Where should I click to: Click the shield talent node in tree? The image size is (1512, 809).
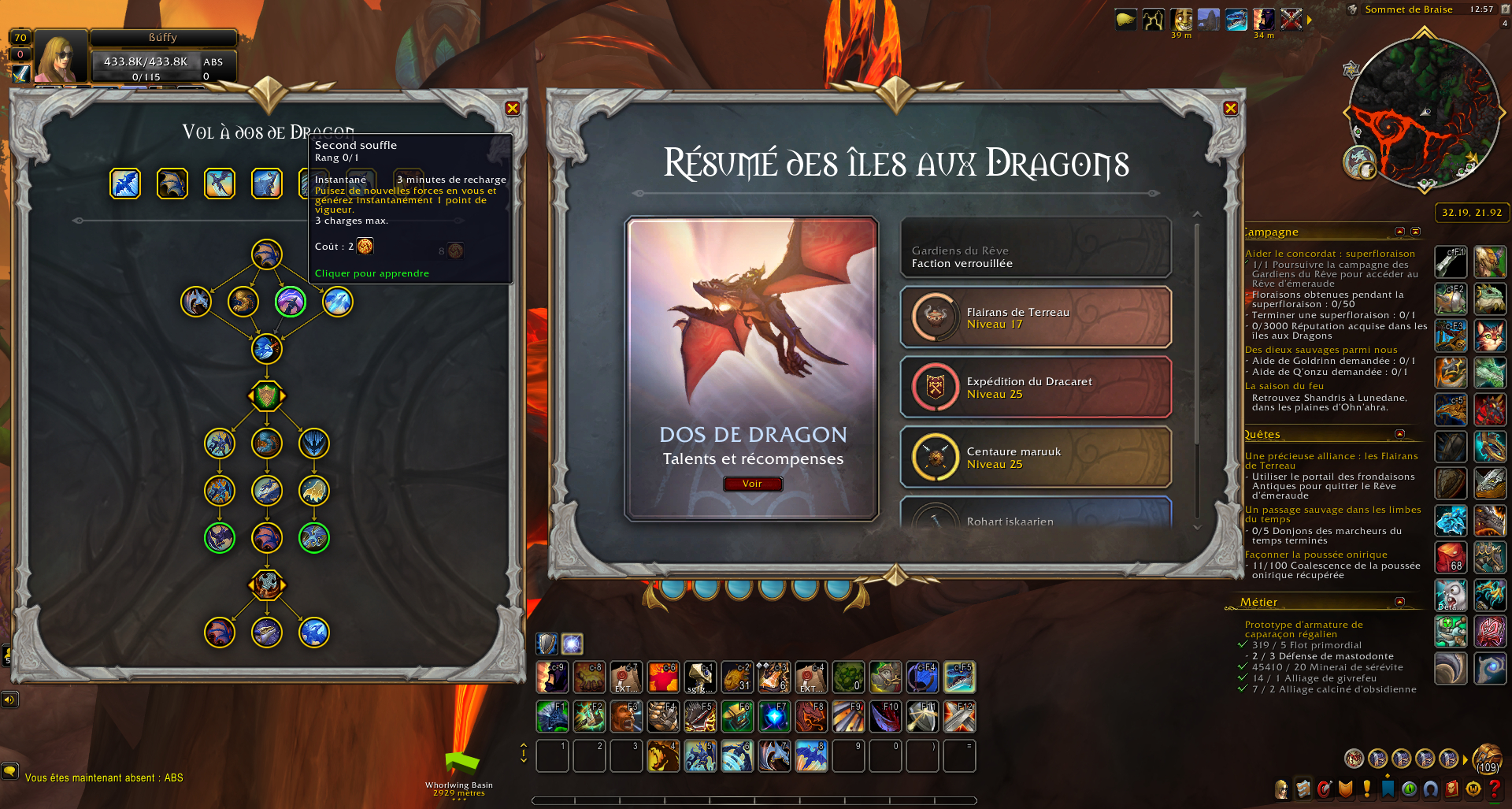267,395
